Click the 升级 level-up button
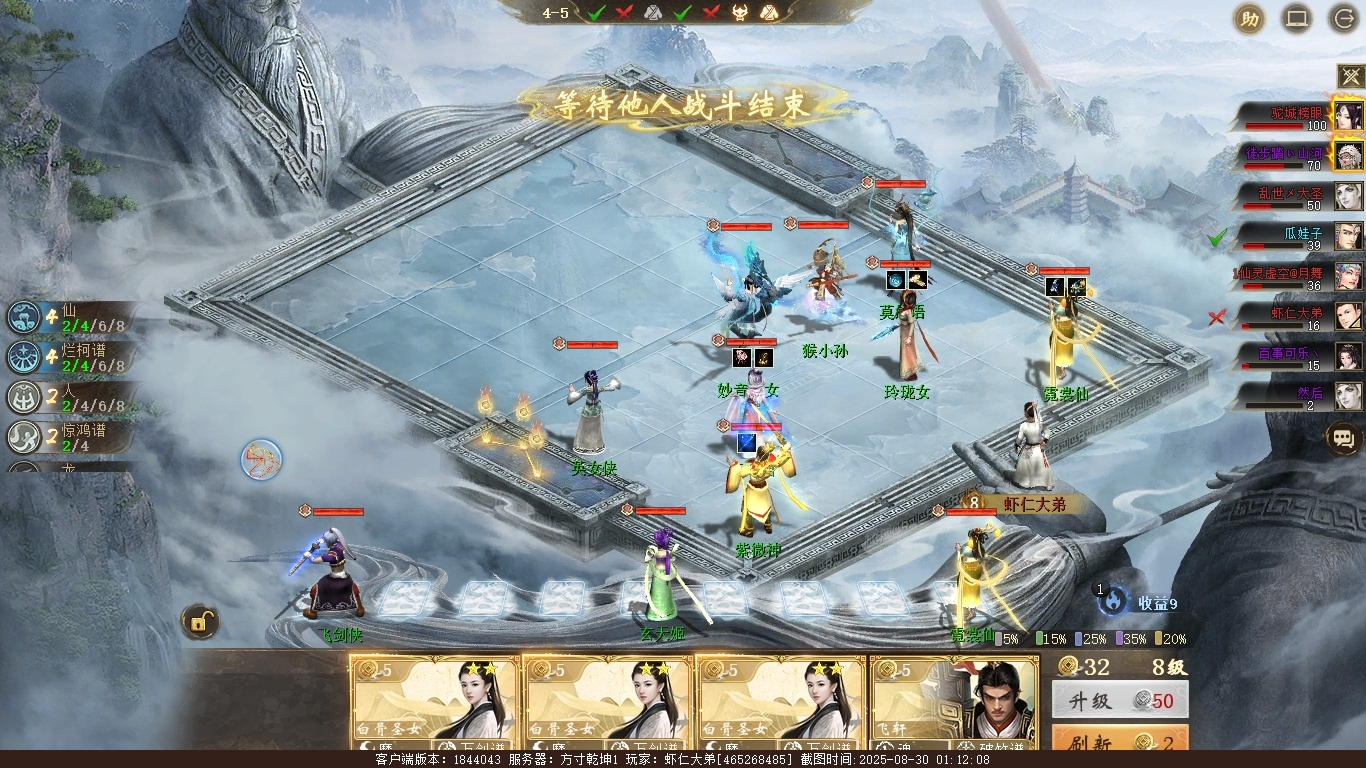This screenshot has width=1366, height=768. pos(1120,701)
